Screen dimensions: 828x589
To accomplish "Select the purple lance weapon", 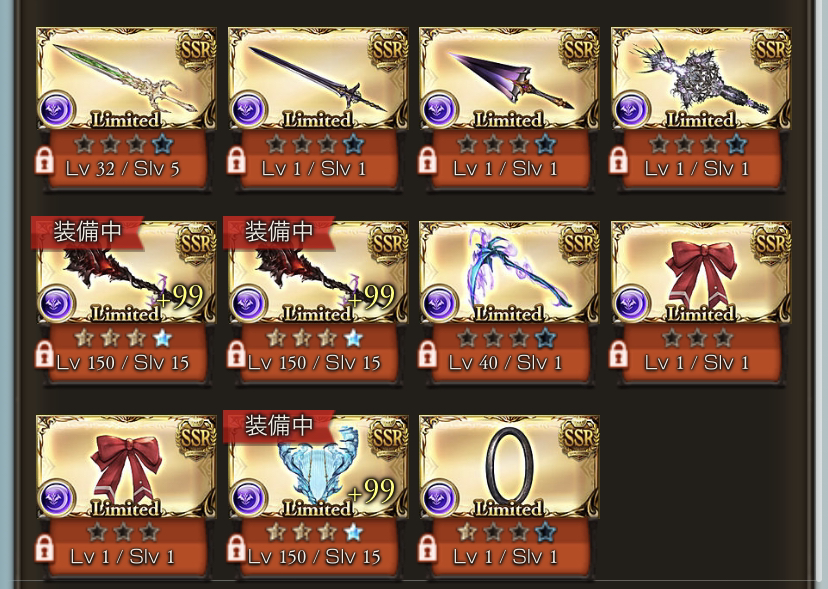I will click(x=509, y=80).
